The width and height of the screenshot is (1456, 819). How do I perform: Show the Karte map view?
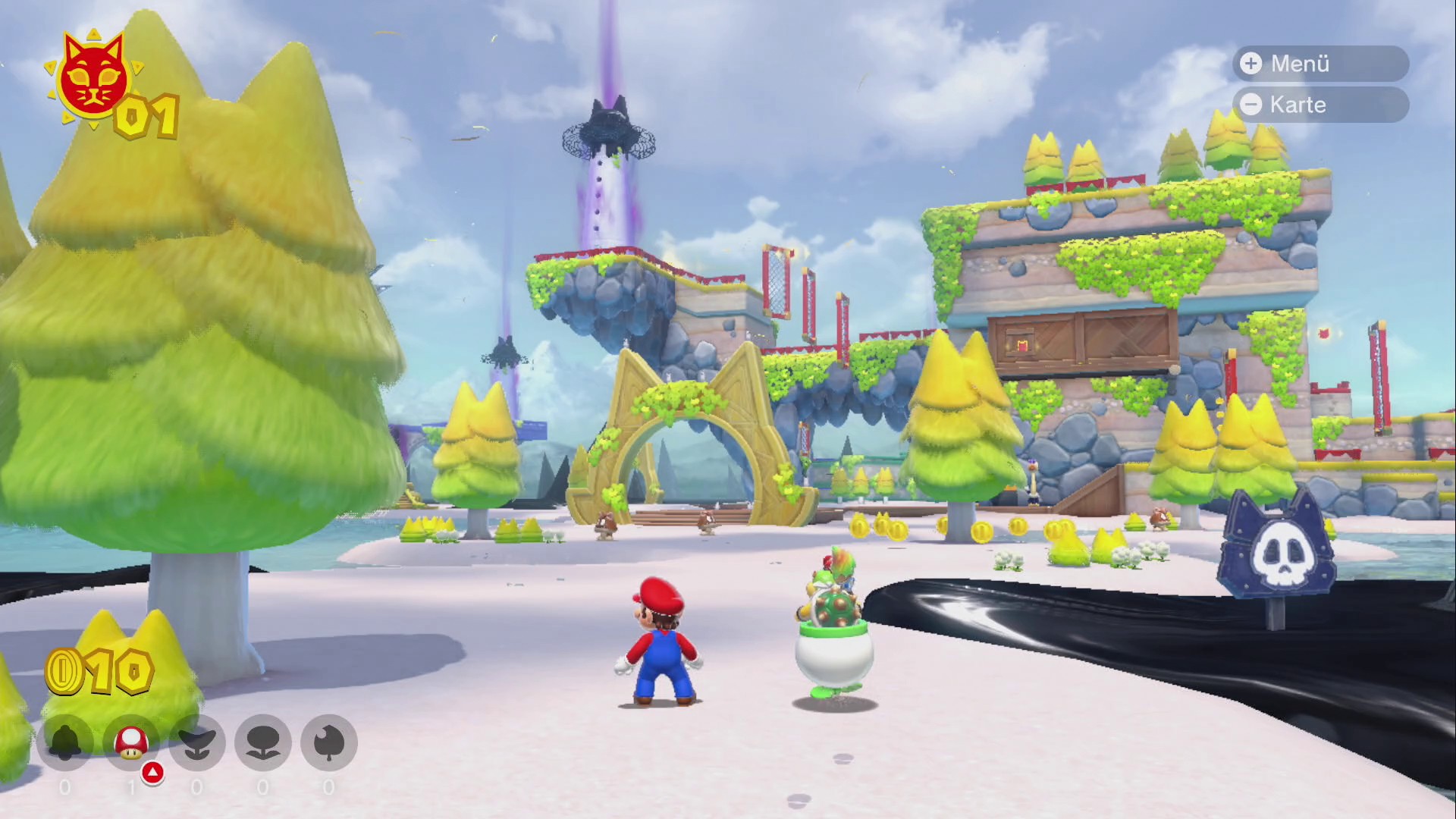point(1320,105)
